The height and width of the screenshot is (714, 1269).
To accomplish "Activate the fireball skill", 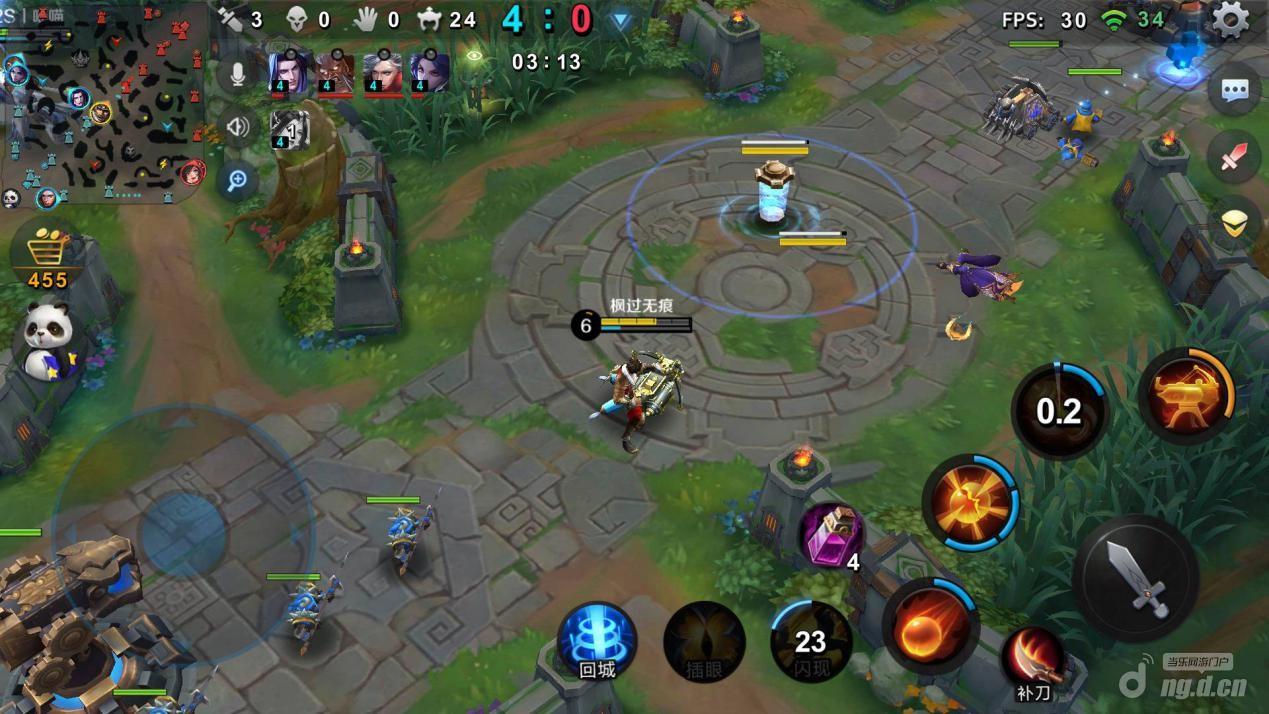I will [x=928, y=627].
